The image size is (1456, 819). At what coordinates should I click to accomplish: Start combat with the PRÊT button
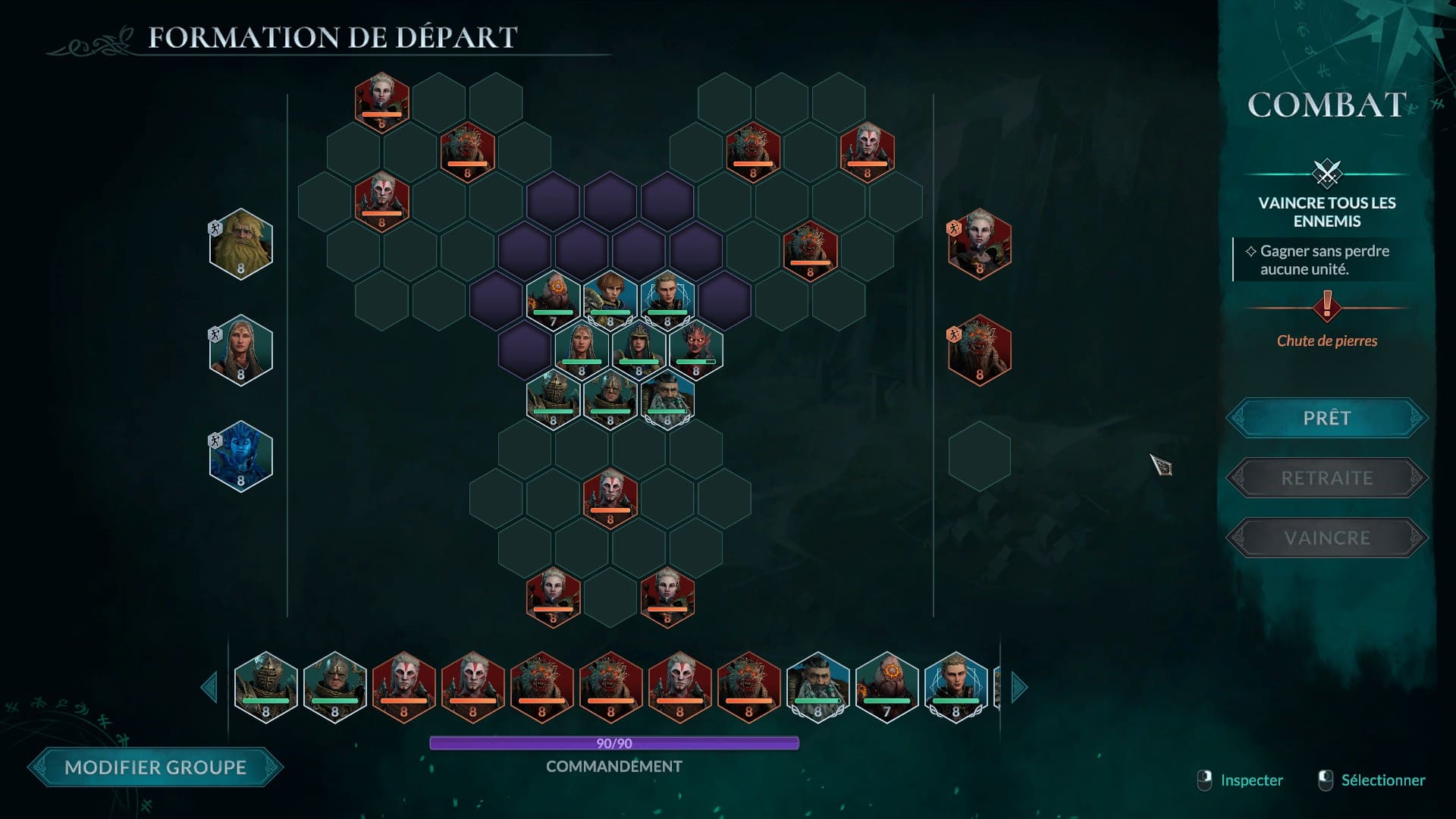tap(1326, 418)
